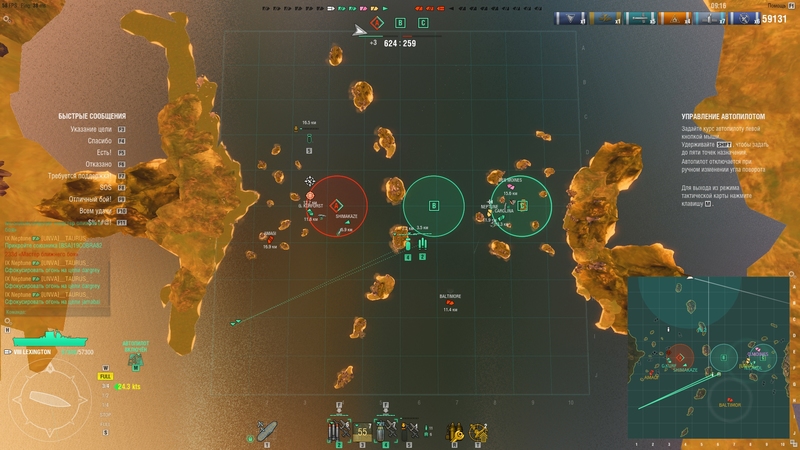Send "Отличный бой!" quick message
800x450 pixels.
pos(92,198)
